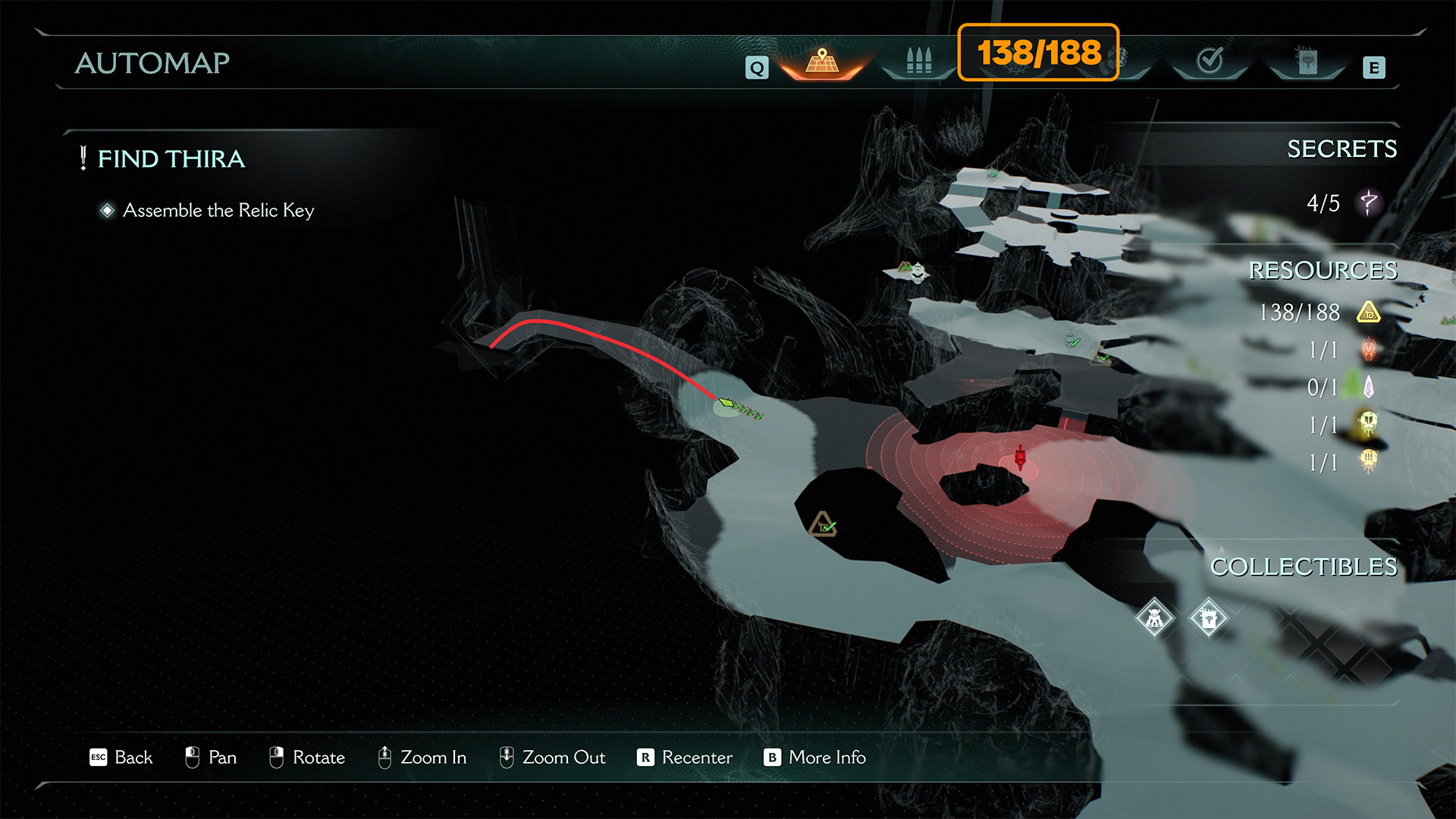Click the Find Thira objective tracker

pyautogui.click(x=171, y=158)
